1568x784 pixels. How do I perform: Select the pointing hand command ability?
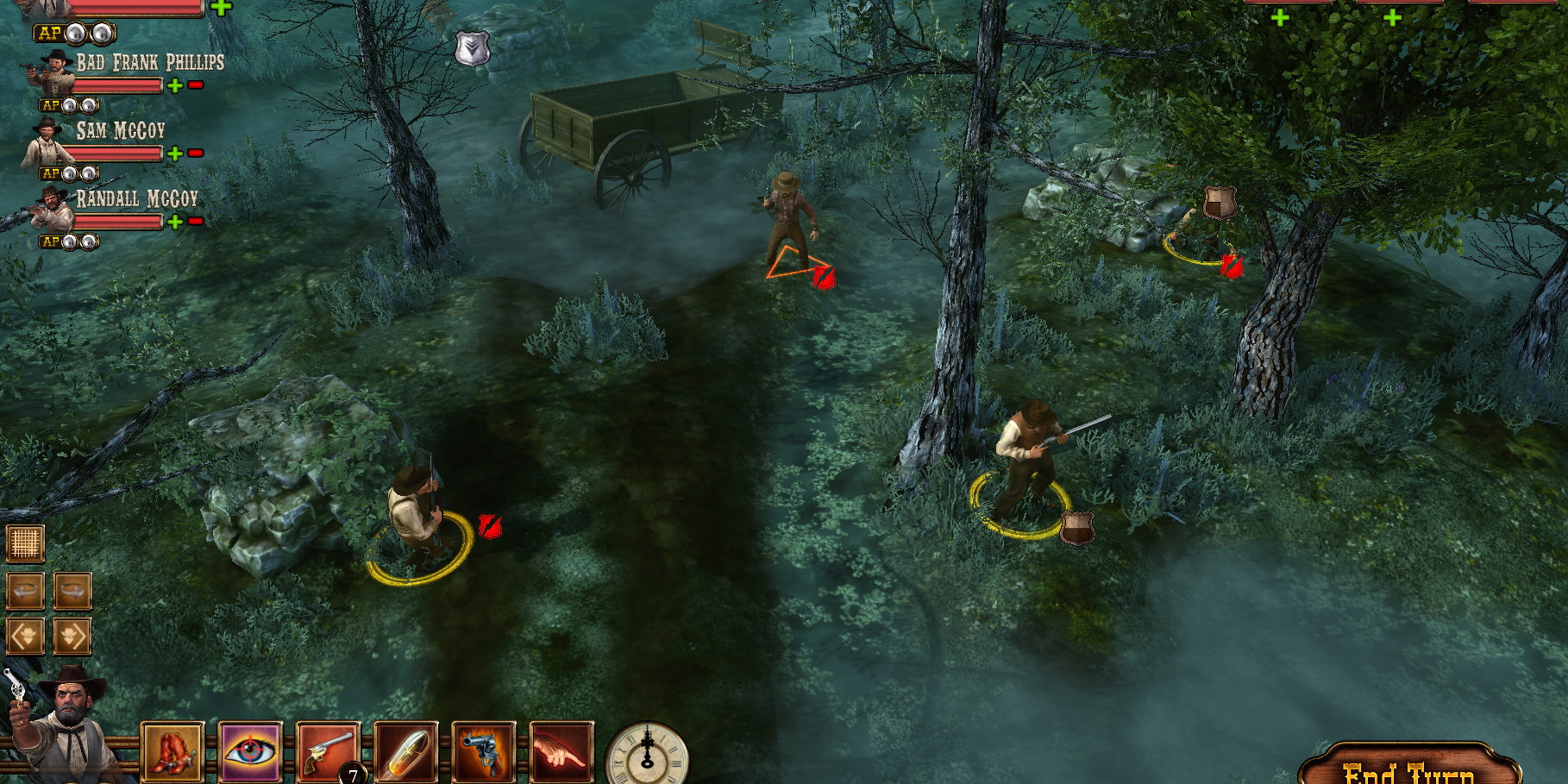(561, 751)
